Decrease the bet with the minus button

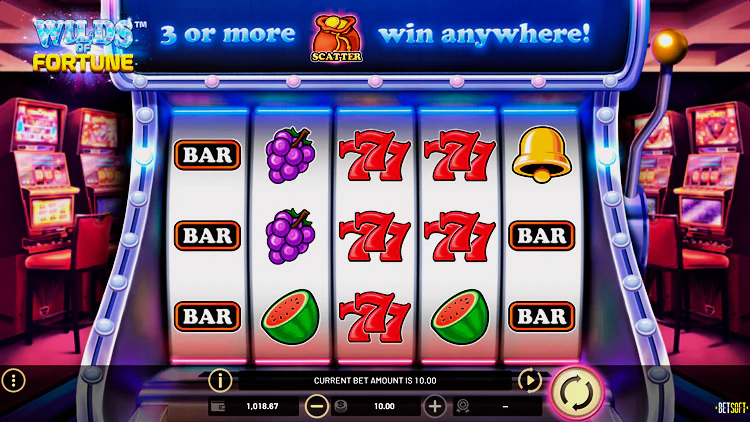coord(317,406)
